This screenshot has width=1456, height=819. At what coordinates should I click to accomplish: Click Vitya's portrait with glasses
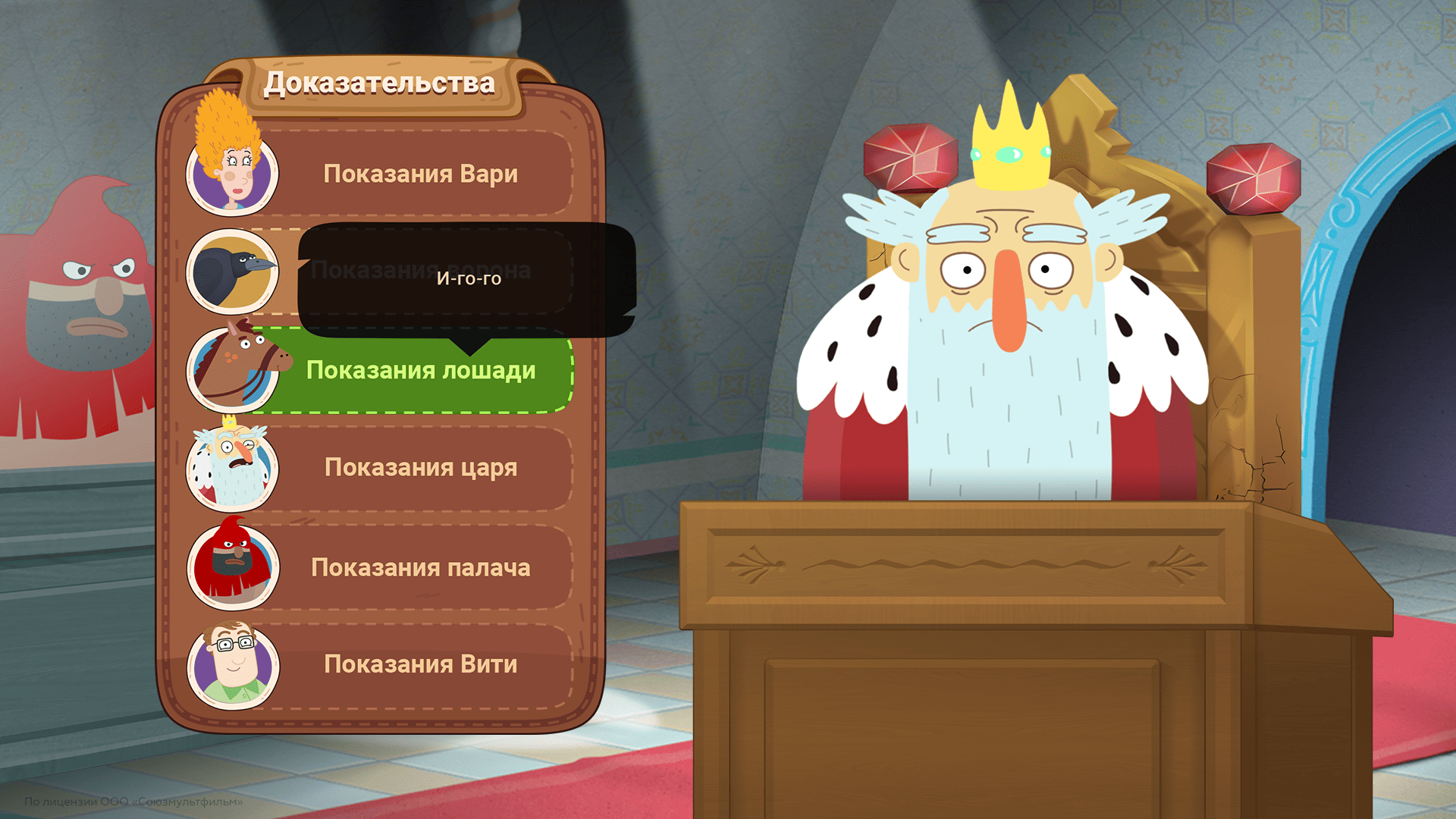(232, 664)
